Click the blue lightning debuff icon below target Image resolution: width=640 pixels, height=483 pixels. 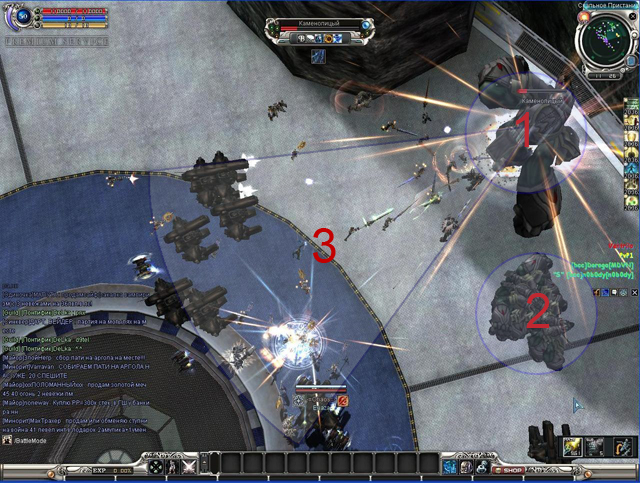click(x=317, y=57)
